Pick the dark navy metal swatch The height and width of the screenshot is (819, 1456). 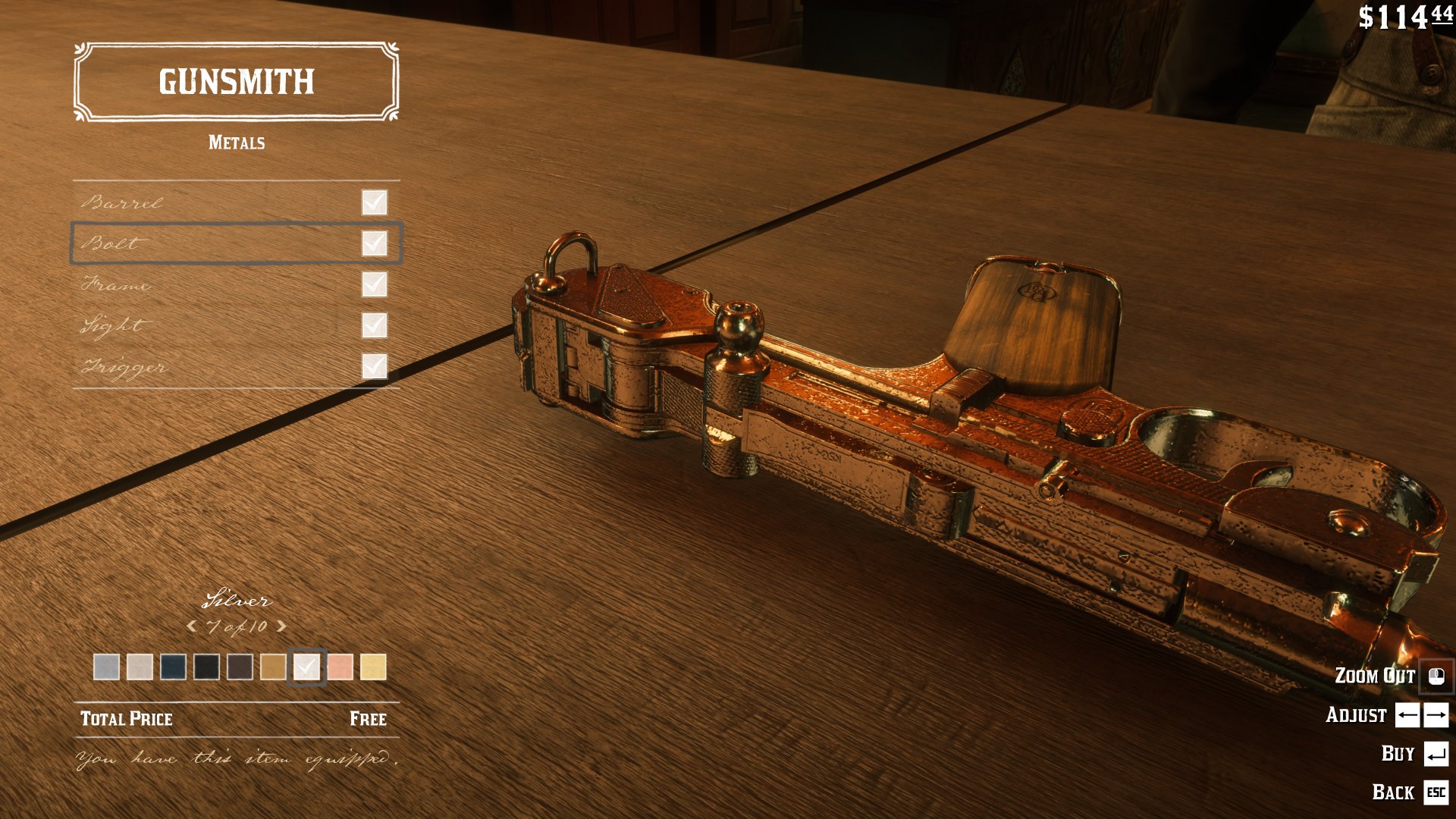[174, 667]
